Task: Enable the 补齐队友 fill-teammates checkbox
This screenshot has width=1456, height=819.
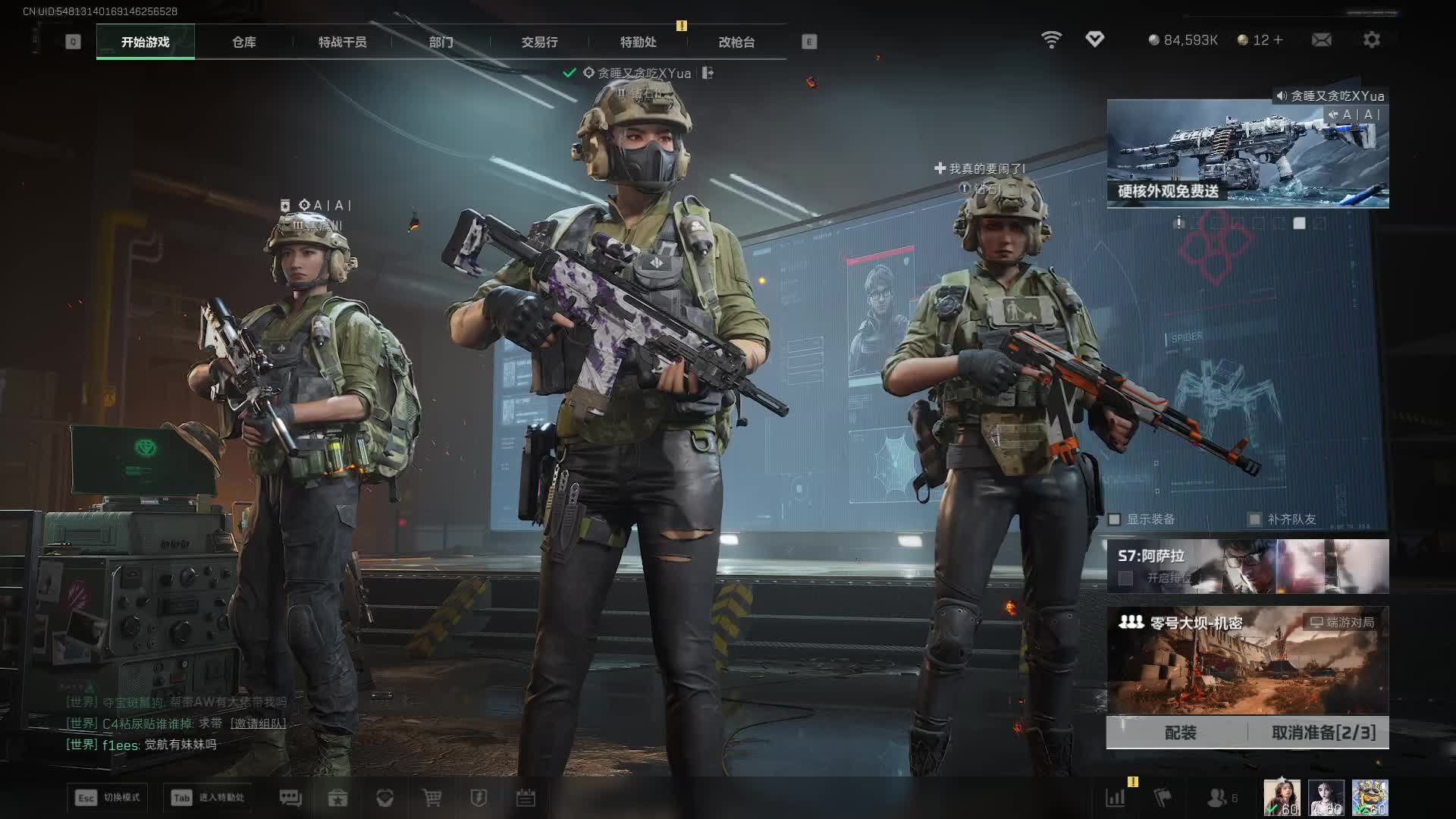Action: (x=1255, y=519)
